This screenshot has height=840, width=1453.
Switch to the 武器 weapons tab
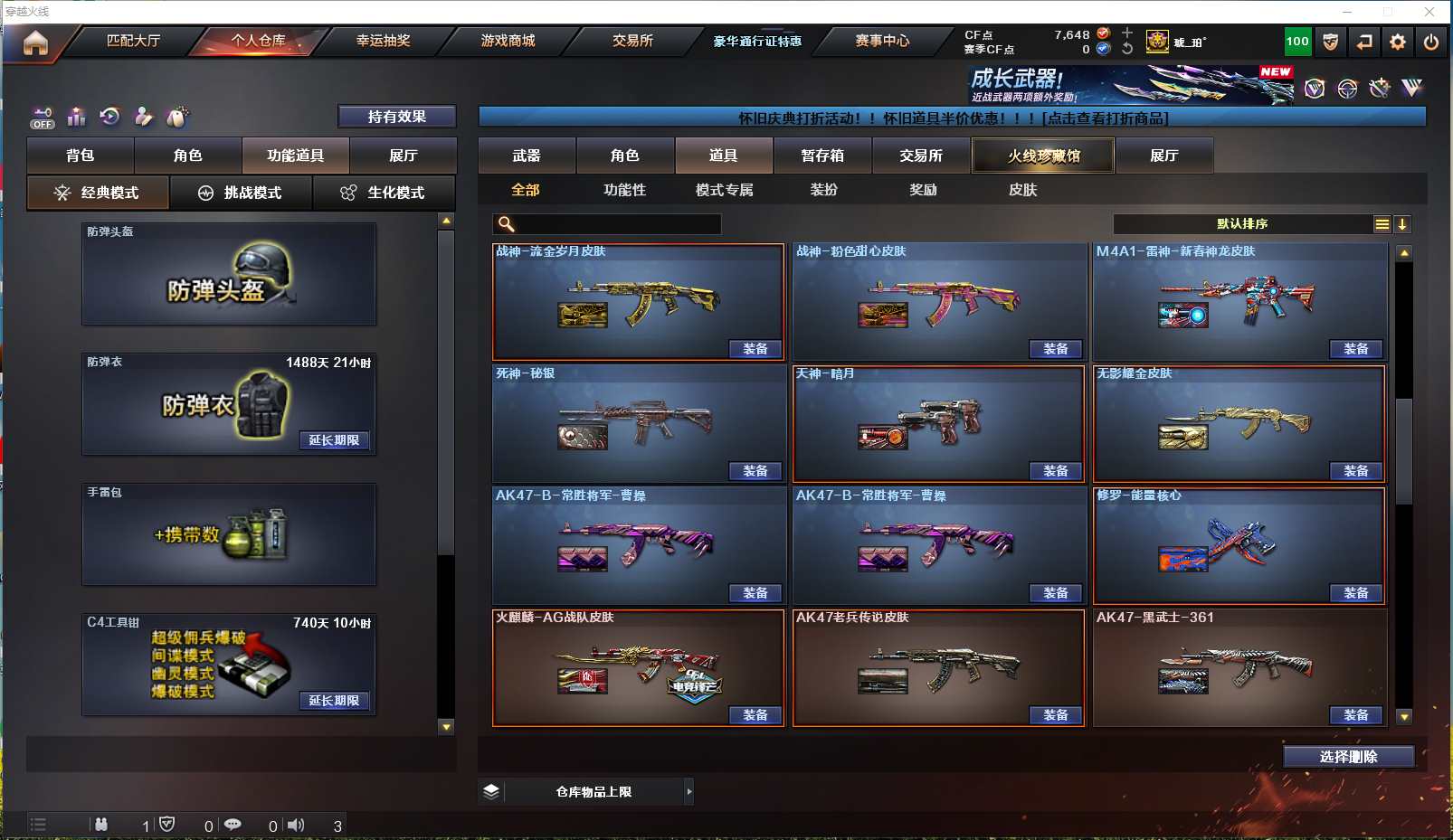[x=527, y=156]
